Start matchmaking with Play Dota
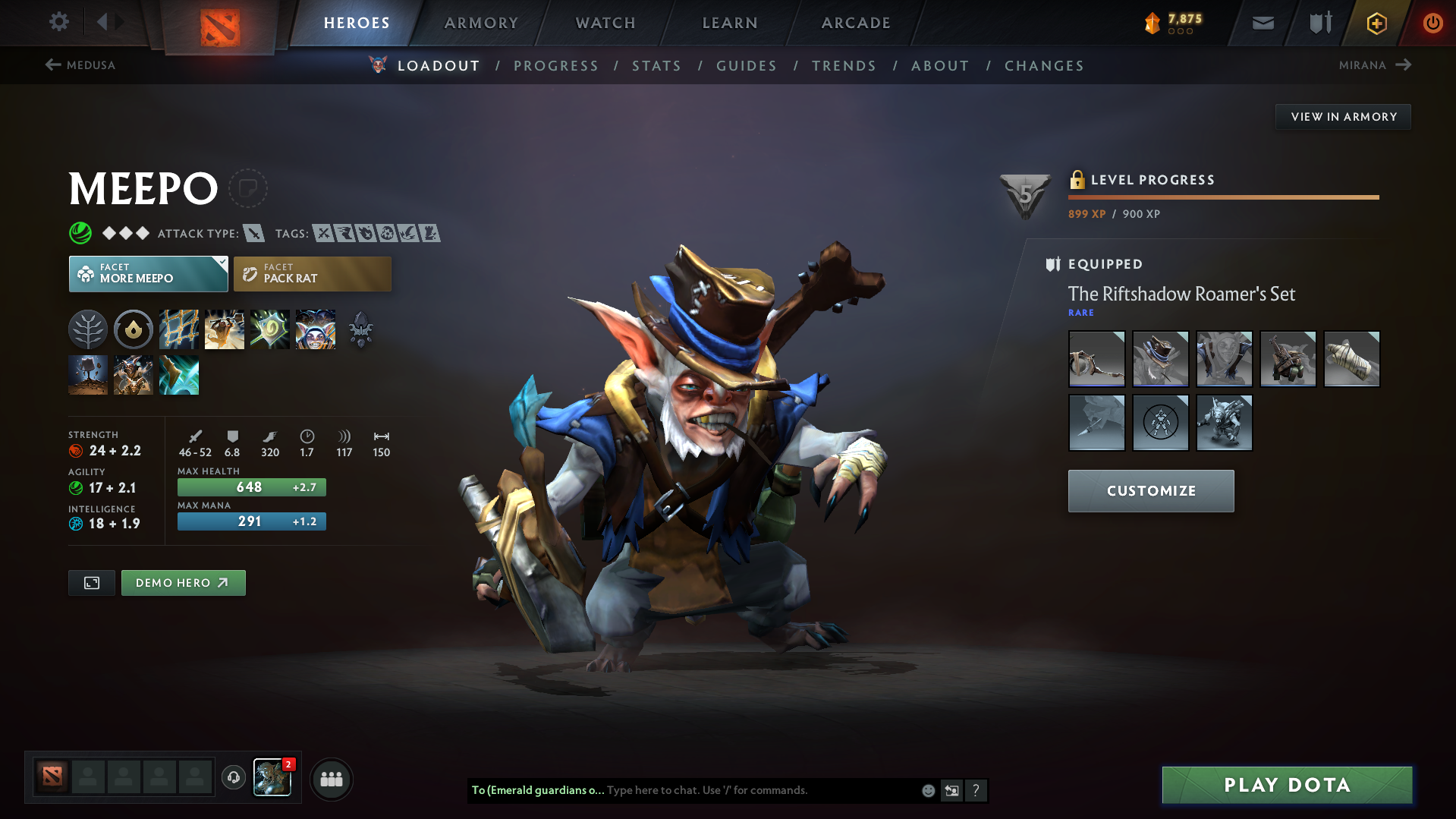 [1287, 785]
